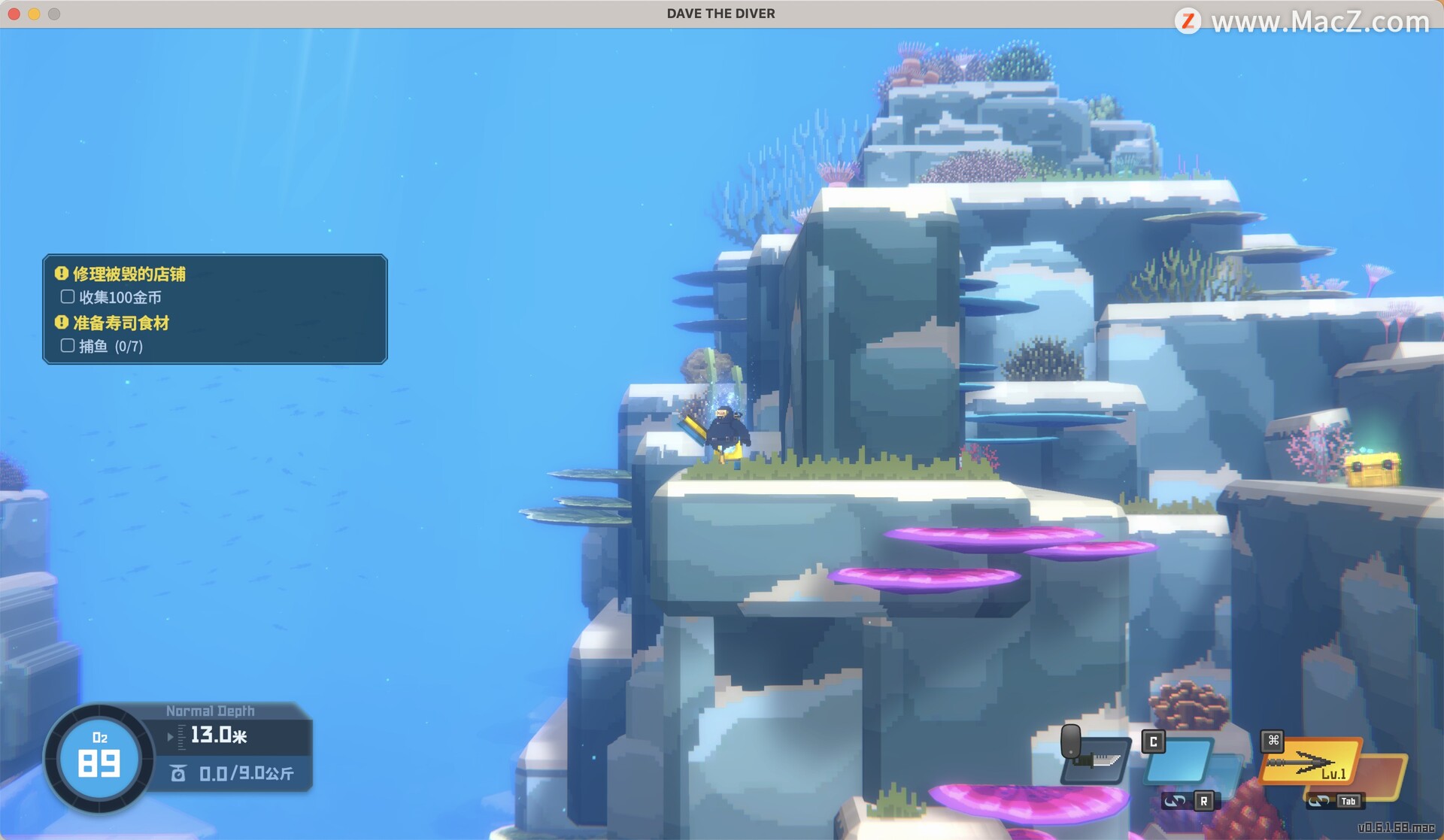Screen dimensions: 1444x840
Task: Click DAVE THE DIVER in the title bar
Action: pyautogui.click(x=720, y=13)
